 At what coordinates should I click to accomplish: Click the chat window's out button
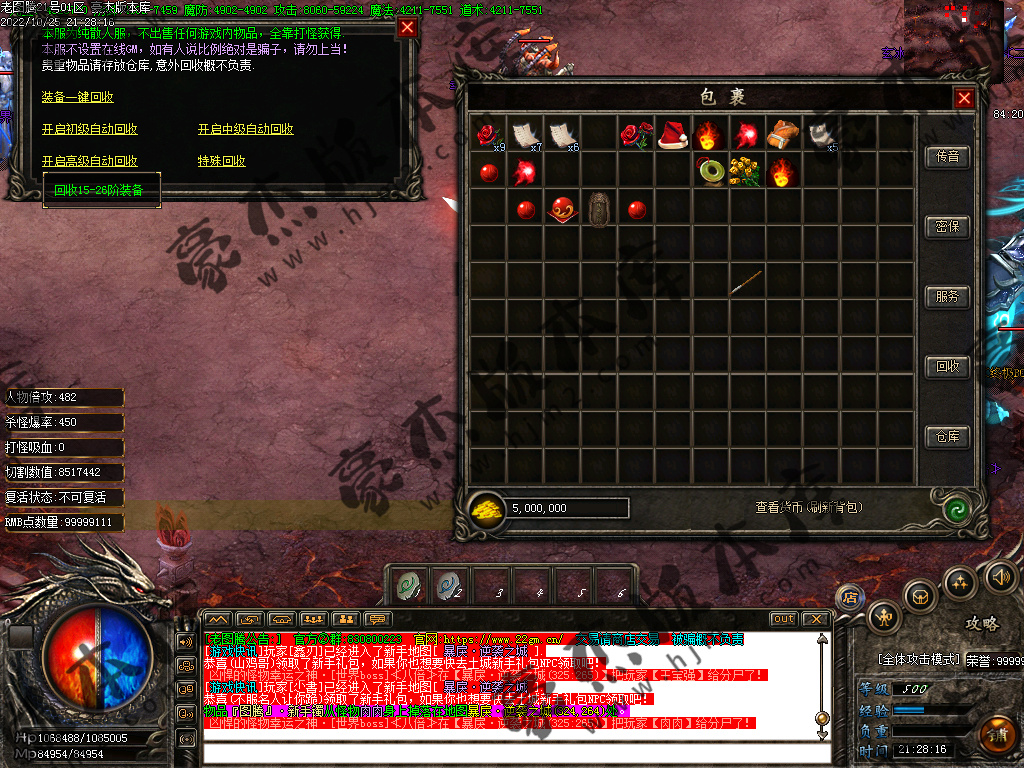pyautogui.click(x=784, y=619)
